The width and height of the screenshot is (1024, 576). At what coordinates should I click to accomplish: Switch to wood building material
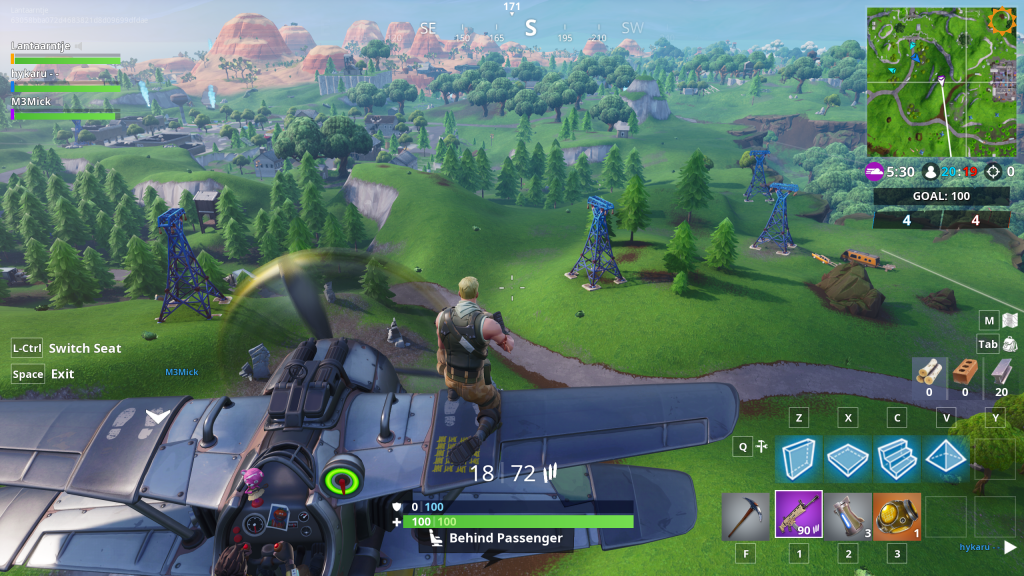pos(929,372)
